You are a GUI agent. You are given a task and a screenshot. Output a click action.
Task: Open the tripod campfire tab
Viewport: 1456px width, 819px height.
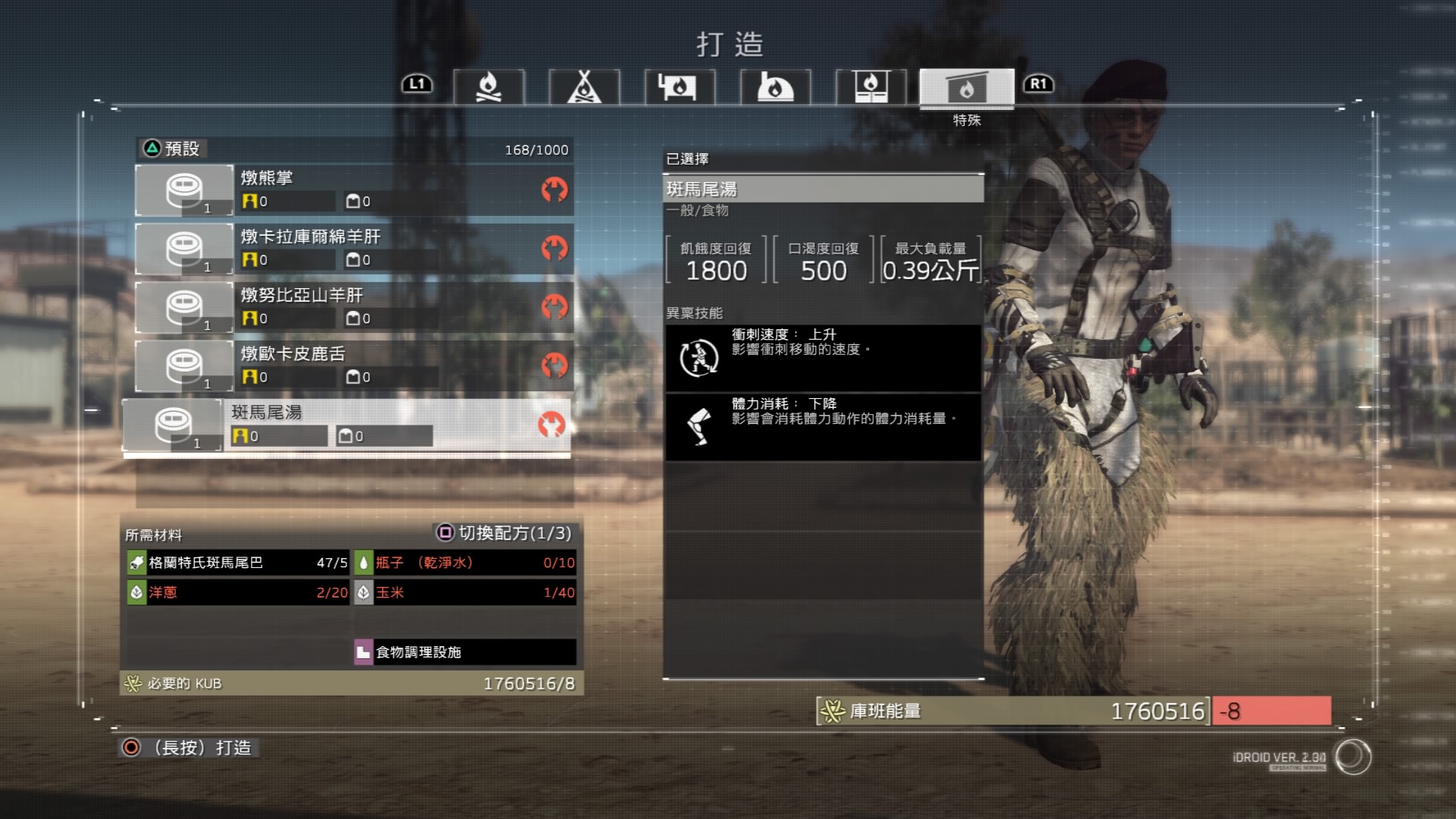tap(584, 87)
